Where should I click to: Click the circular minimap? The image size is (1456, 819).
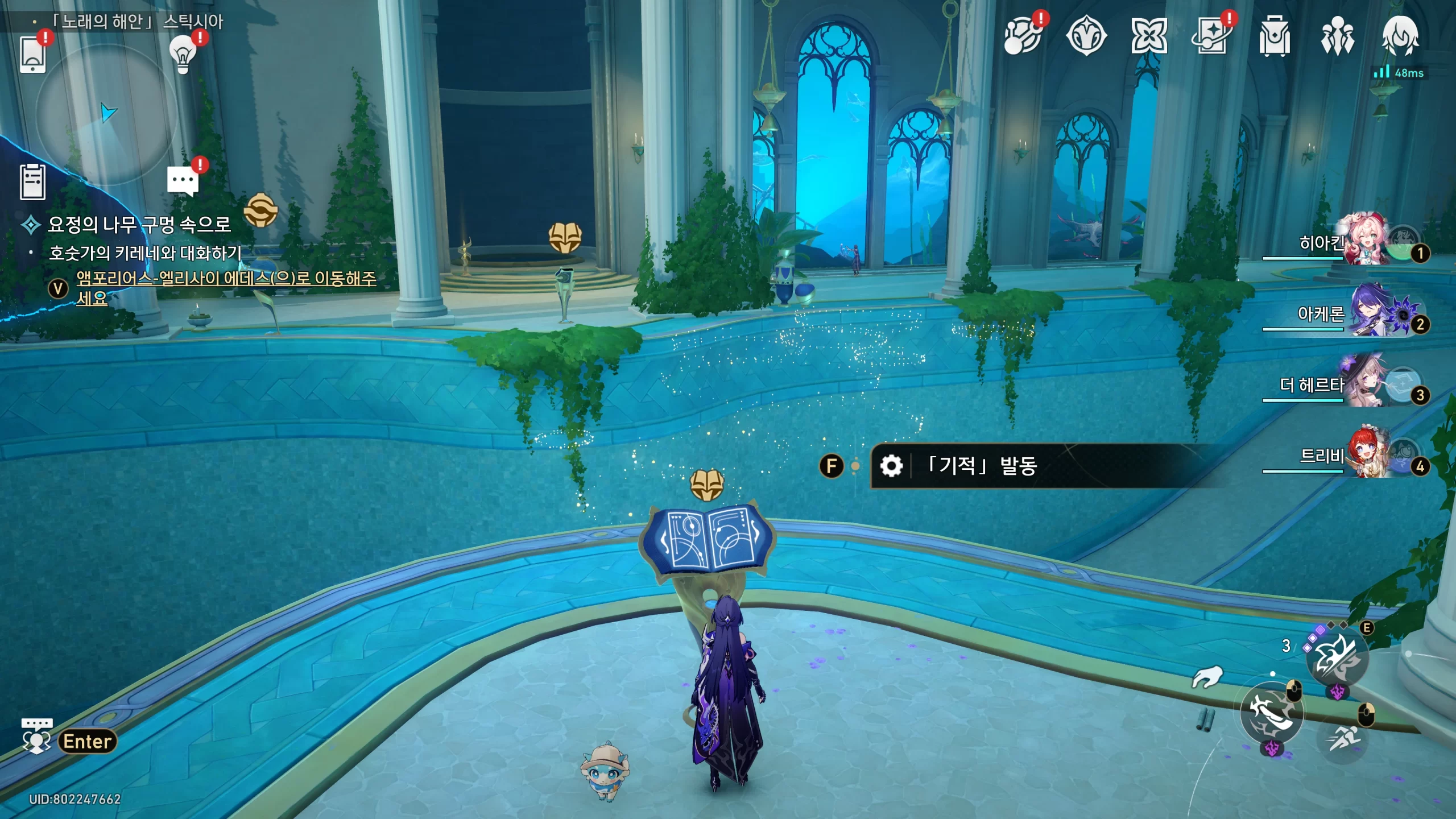(106, 115)
